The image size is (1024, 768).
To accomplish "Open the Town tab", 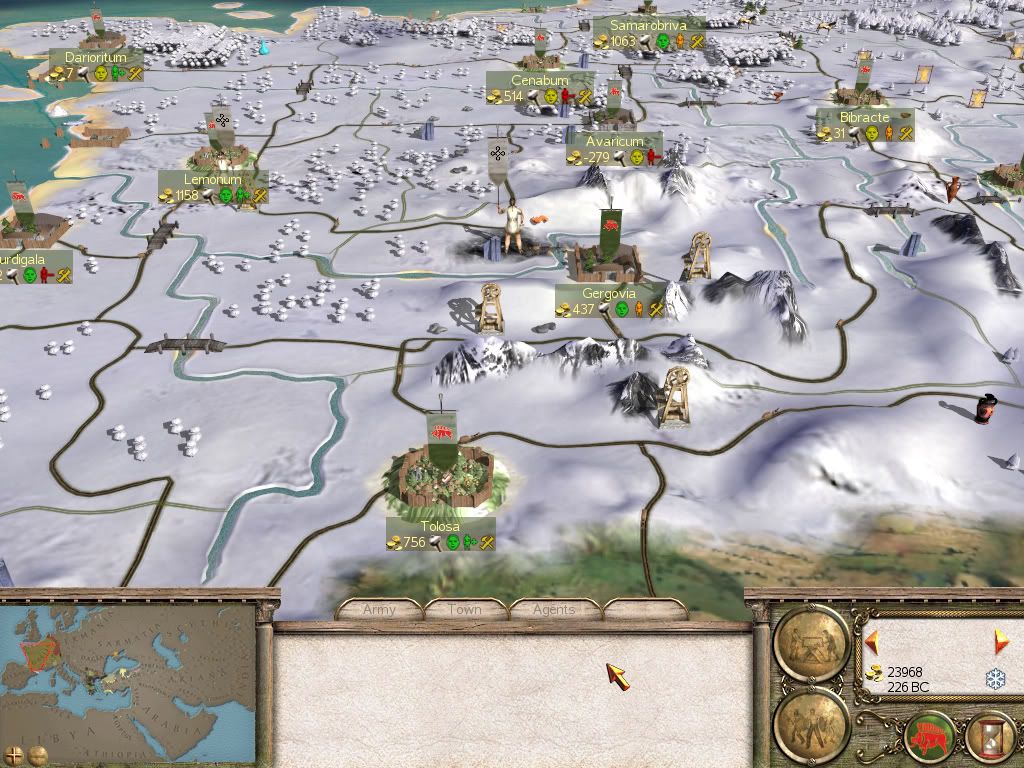I will pos(465,609).
